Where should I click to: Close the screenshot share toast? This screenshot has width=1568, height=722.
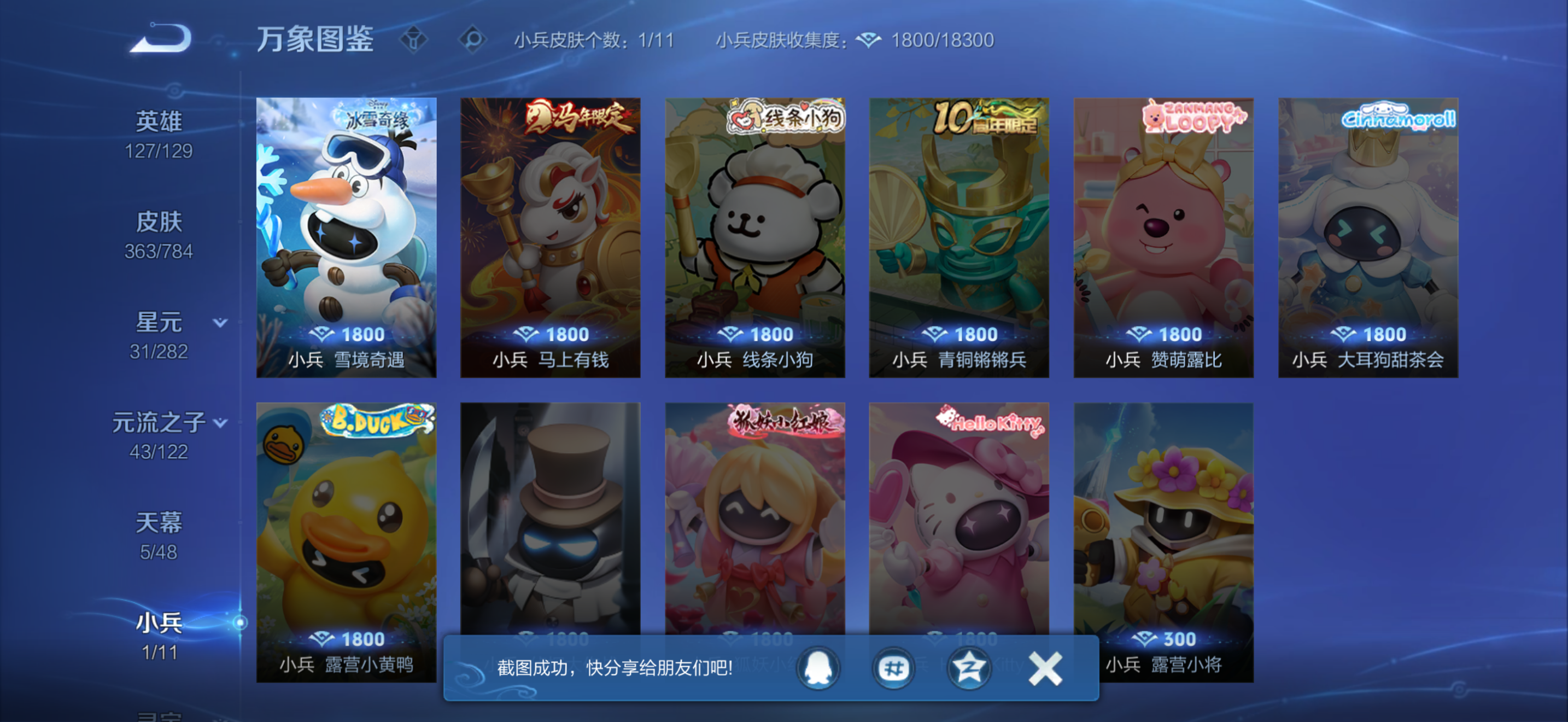[x=1045, y=667]
